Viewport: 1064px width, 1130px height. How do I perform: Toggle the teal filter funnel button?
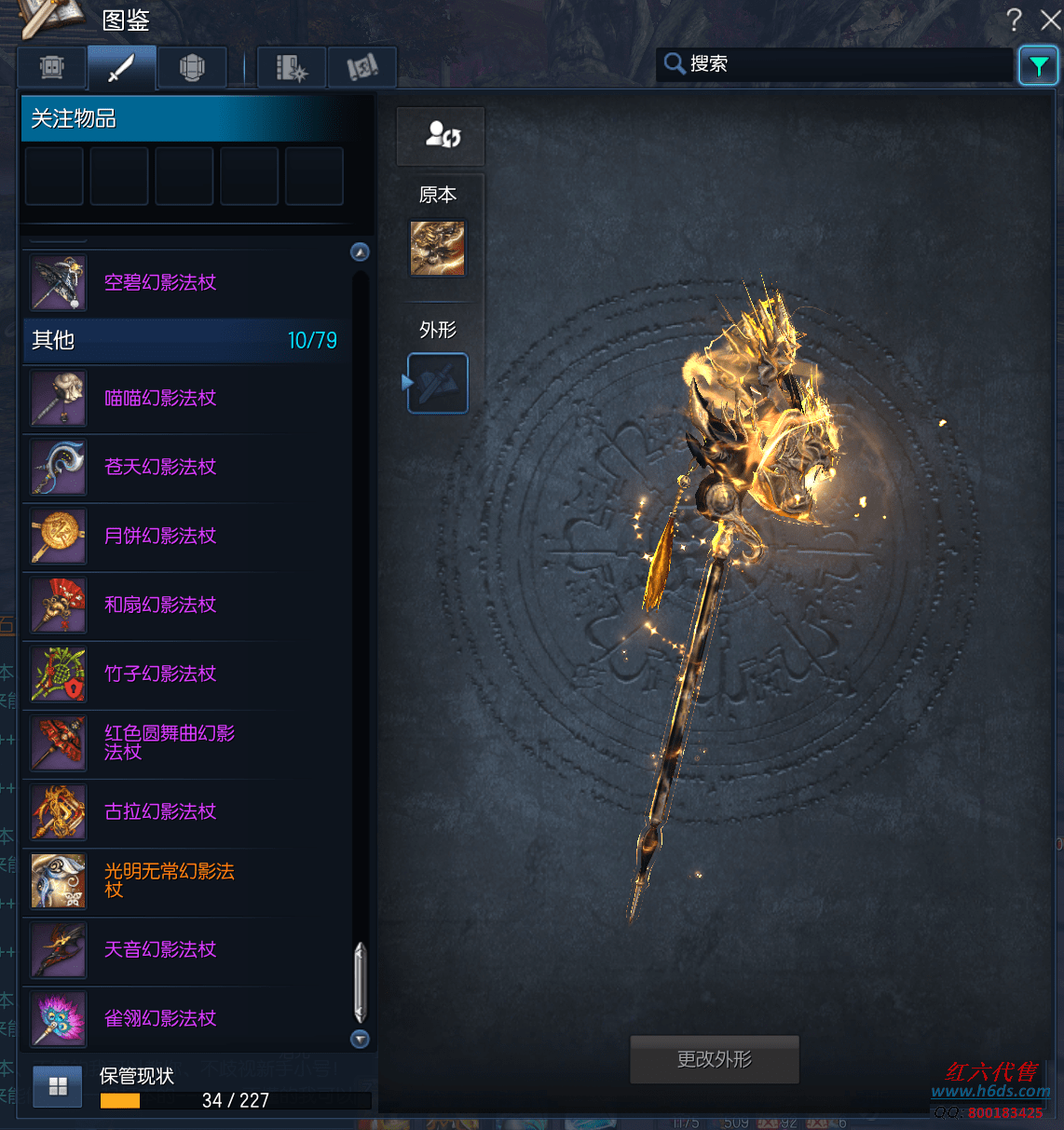[x=1038, y=65]
